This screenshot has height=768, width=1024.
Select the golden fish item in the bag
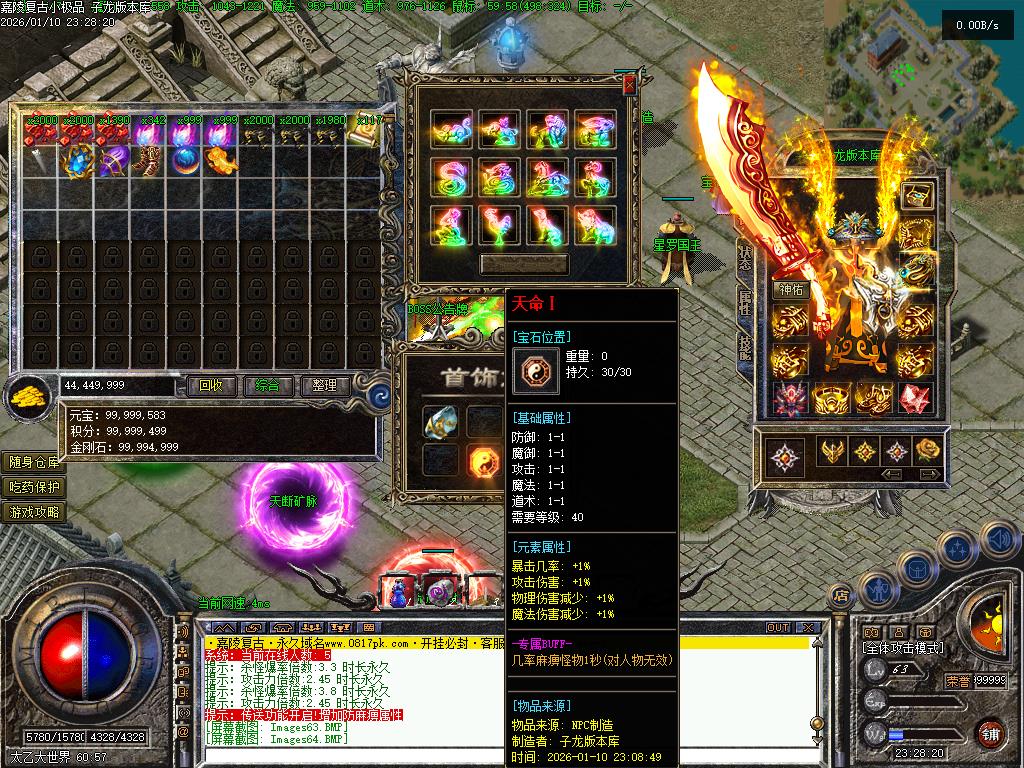[x=221, y=160]
